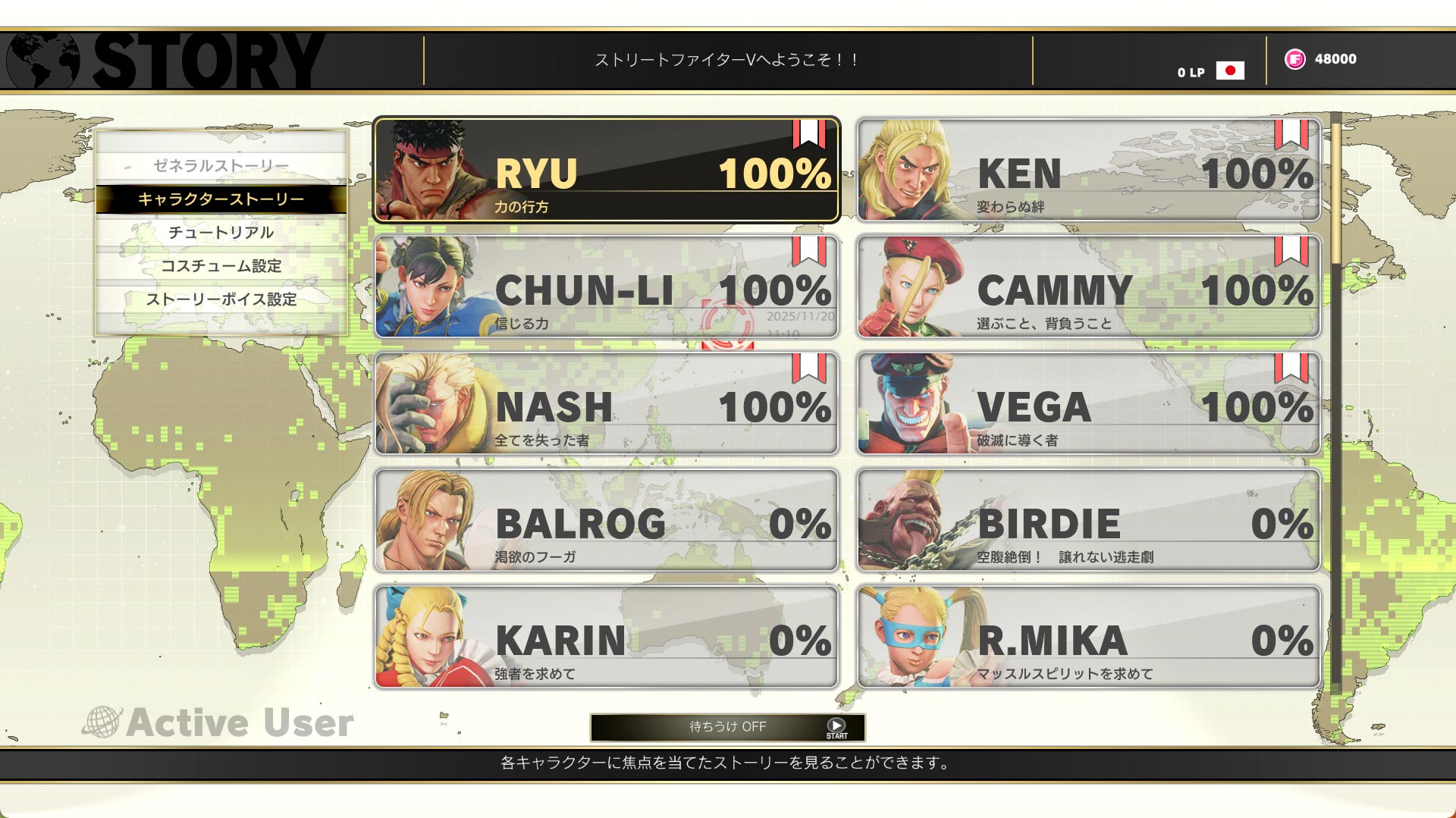1456x818 pixels.
Task: Choose the R.Mika story tile
Action: 1089,637
